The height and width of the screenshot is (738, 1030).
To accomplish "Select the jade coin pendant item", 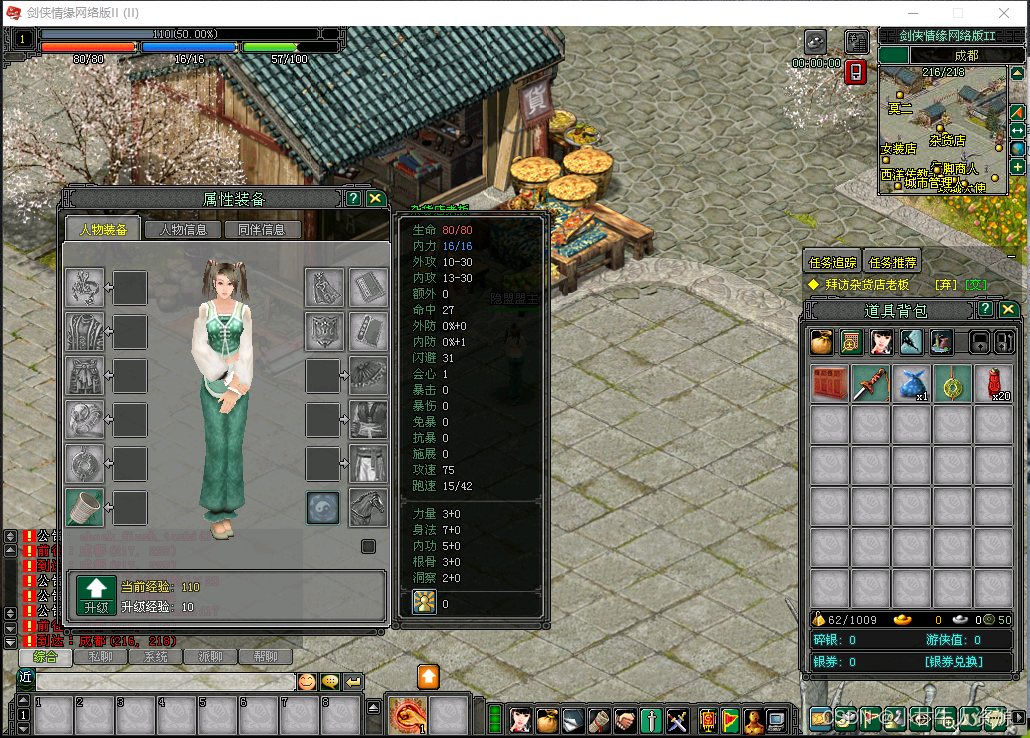I will point(952,384).
